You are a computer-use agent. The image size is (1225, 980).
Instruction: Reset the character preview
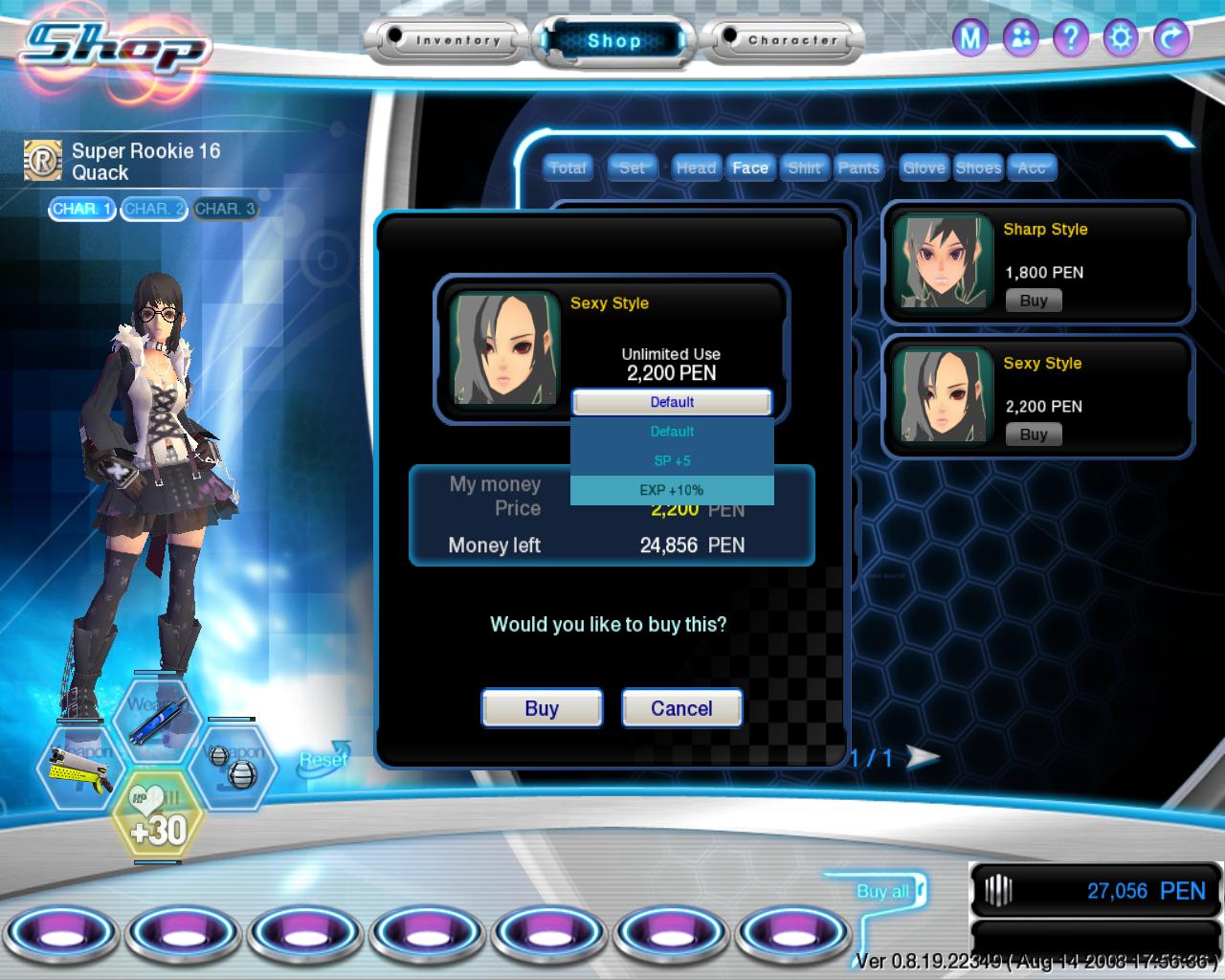(323, 759)
